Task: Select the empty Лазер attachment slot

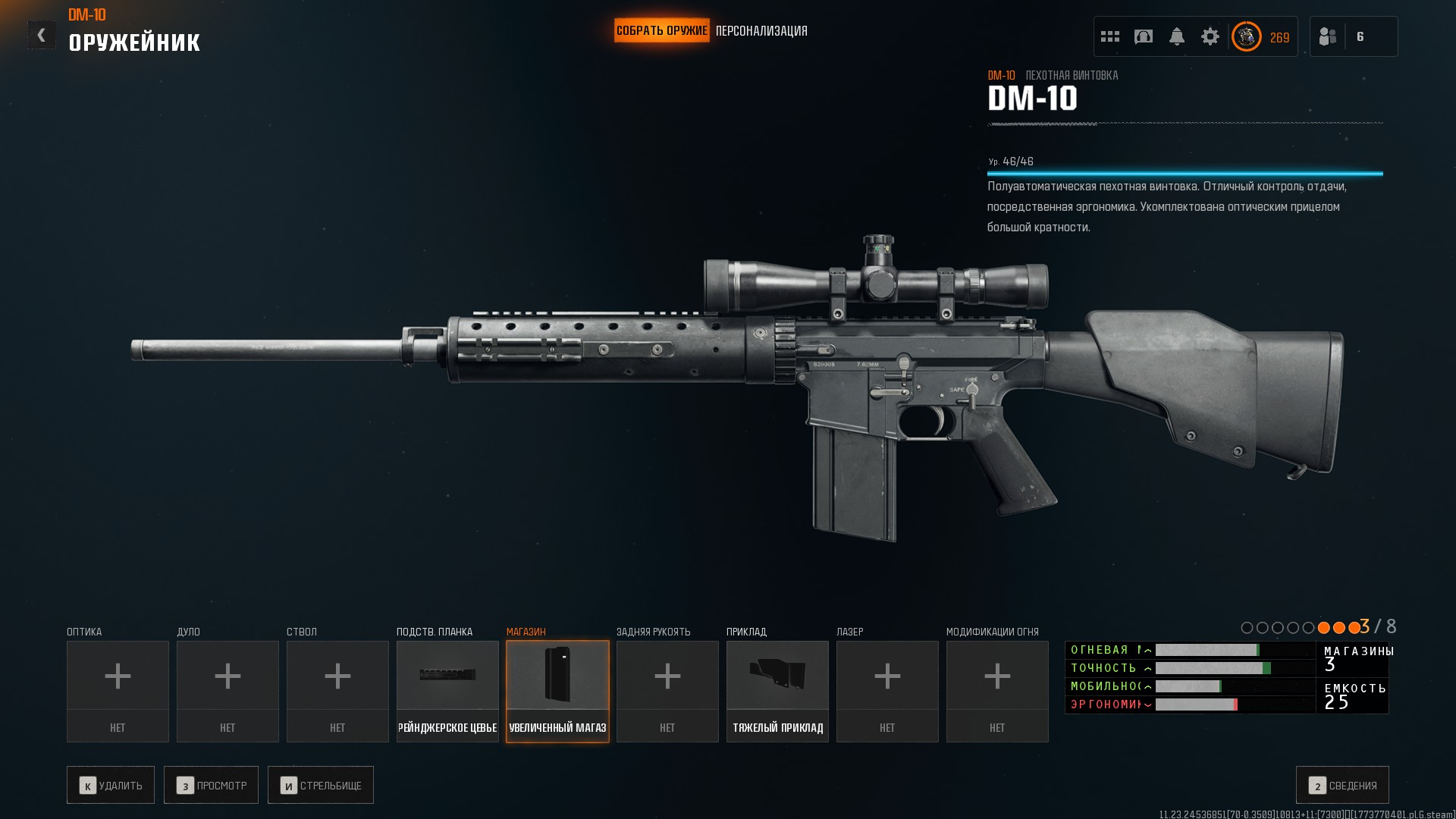Action: 887,691
